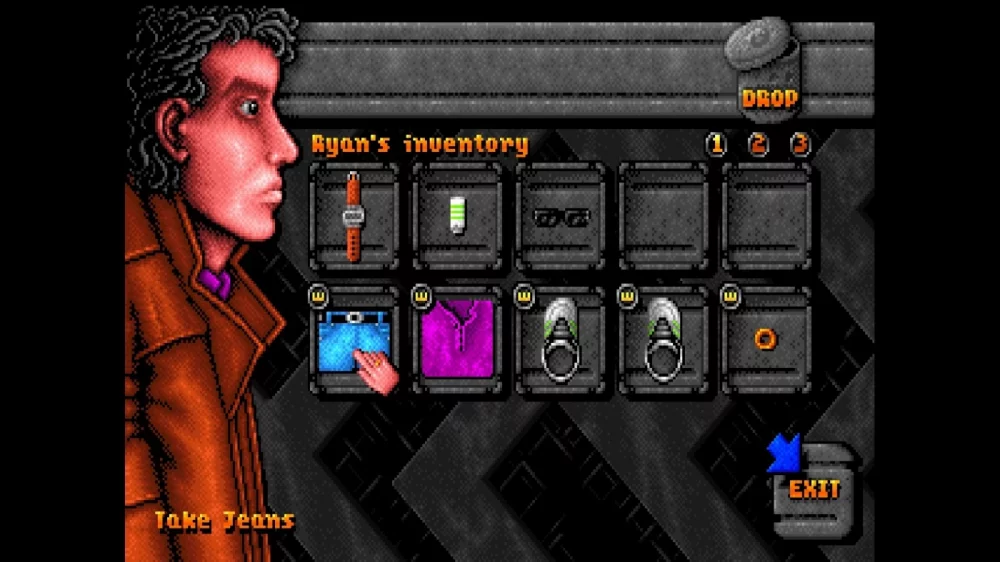Switch to inventory page 1
1000x562 pixels.
(x=716, y=144)
